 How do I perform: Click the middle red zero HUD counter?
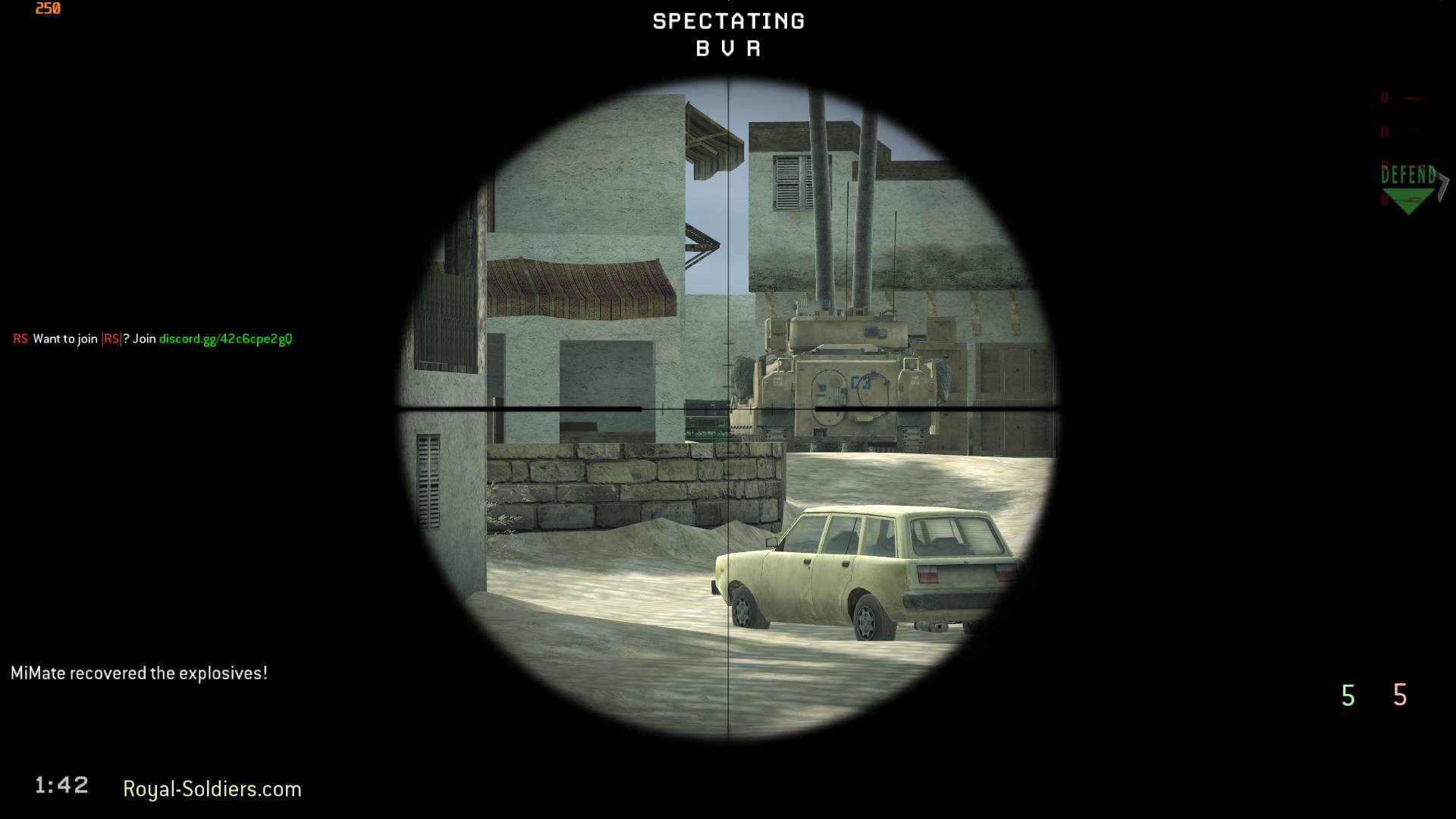point(1384,130)
